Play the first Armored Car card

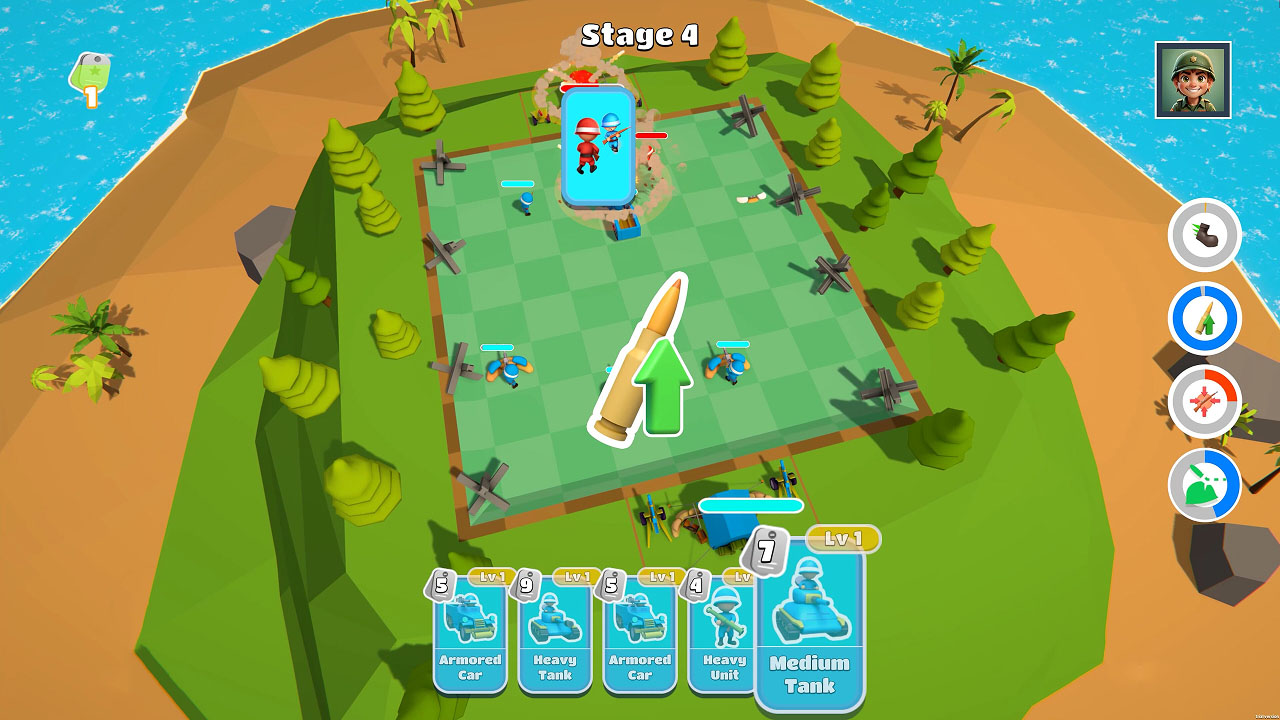470,640
